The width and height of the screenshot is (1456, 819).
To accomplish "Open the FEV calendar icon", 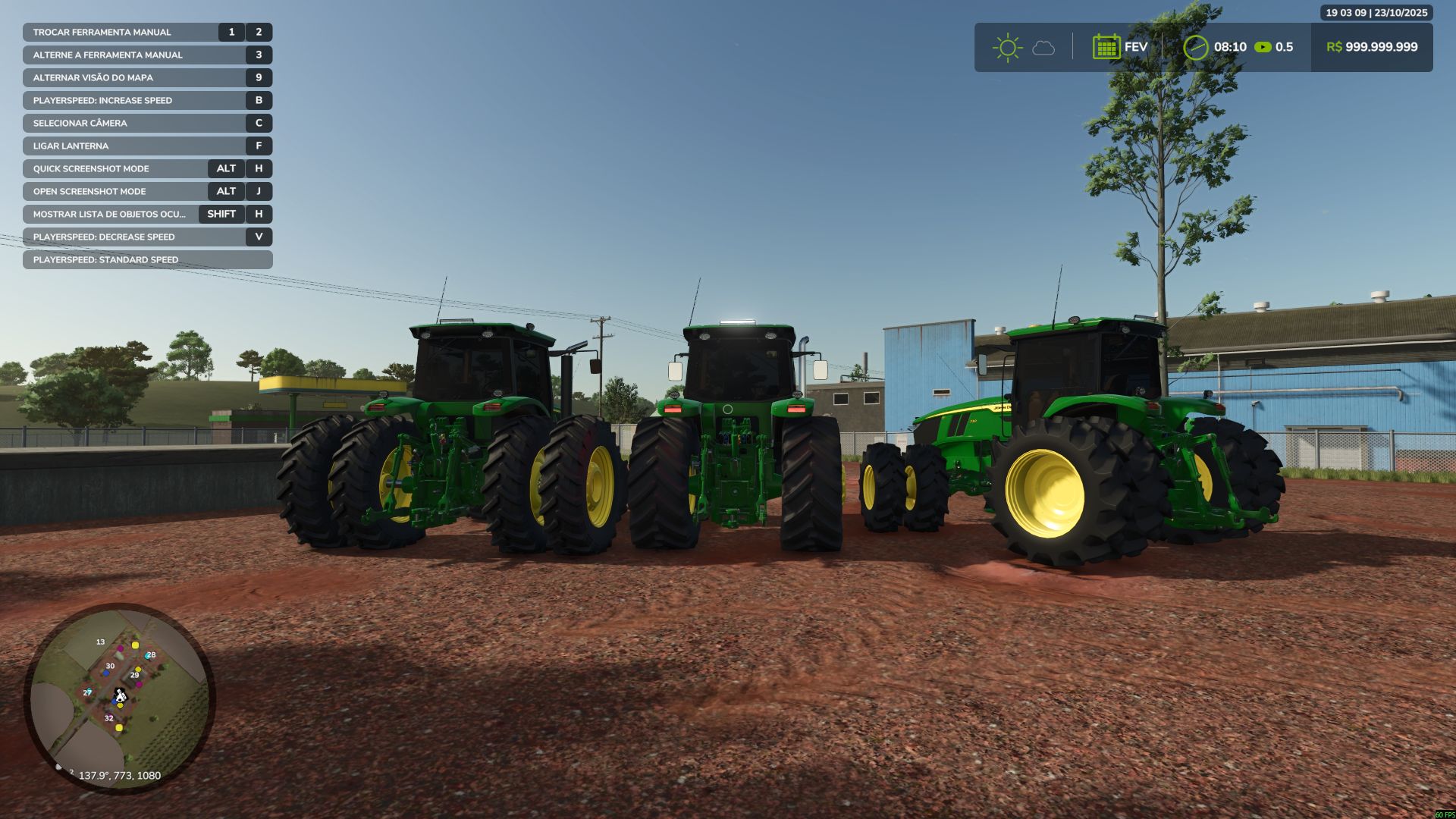I will click(x=1106, y=47).
